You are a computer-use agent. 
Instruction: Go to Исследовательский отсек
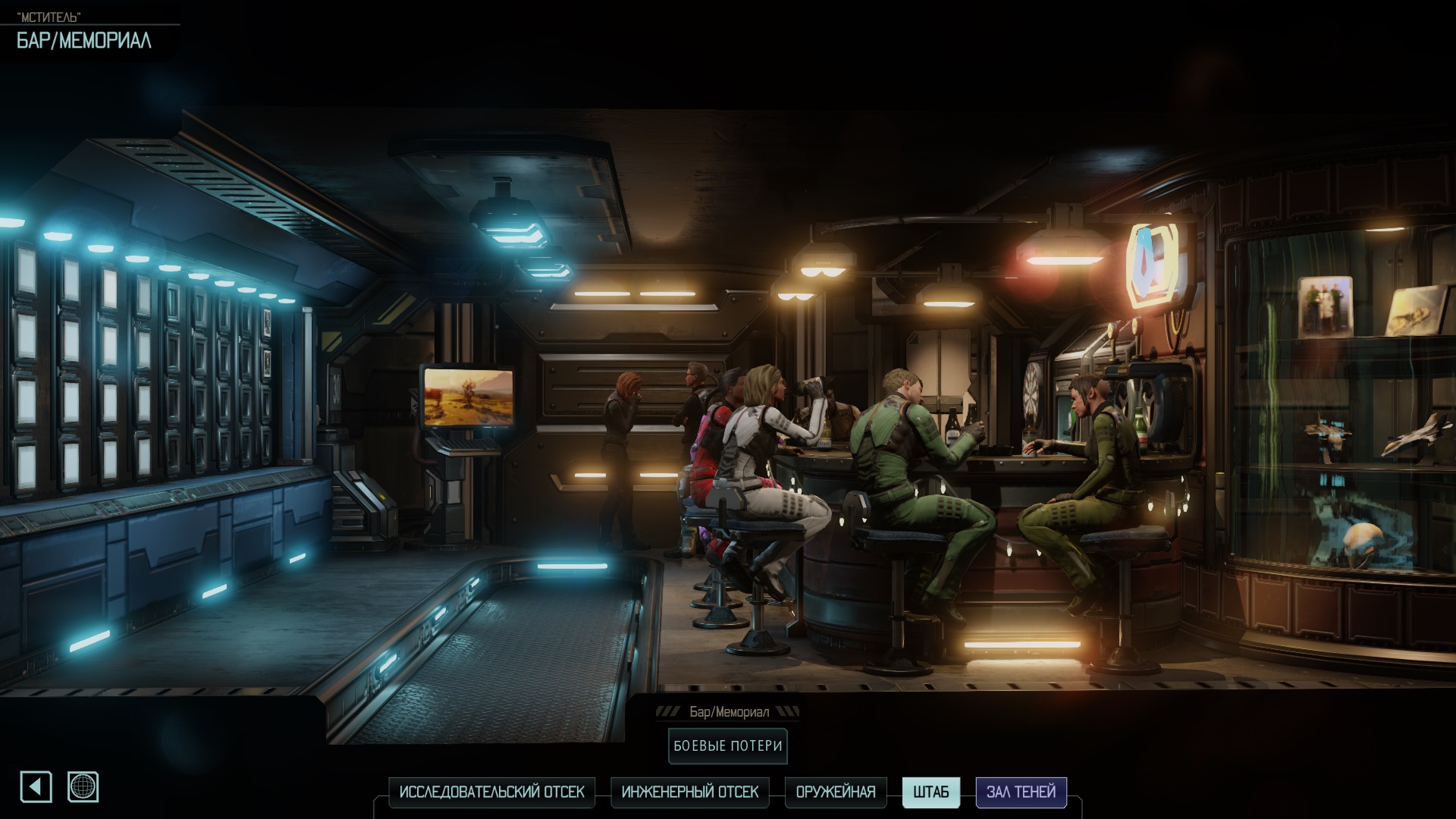(491, 792)
